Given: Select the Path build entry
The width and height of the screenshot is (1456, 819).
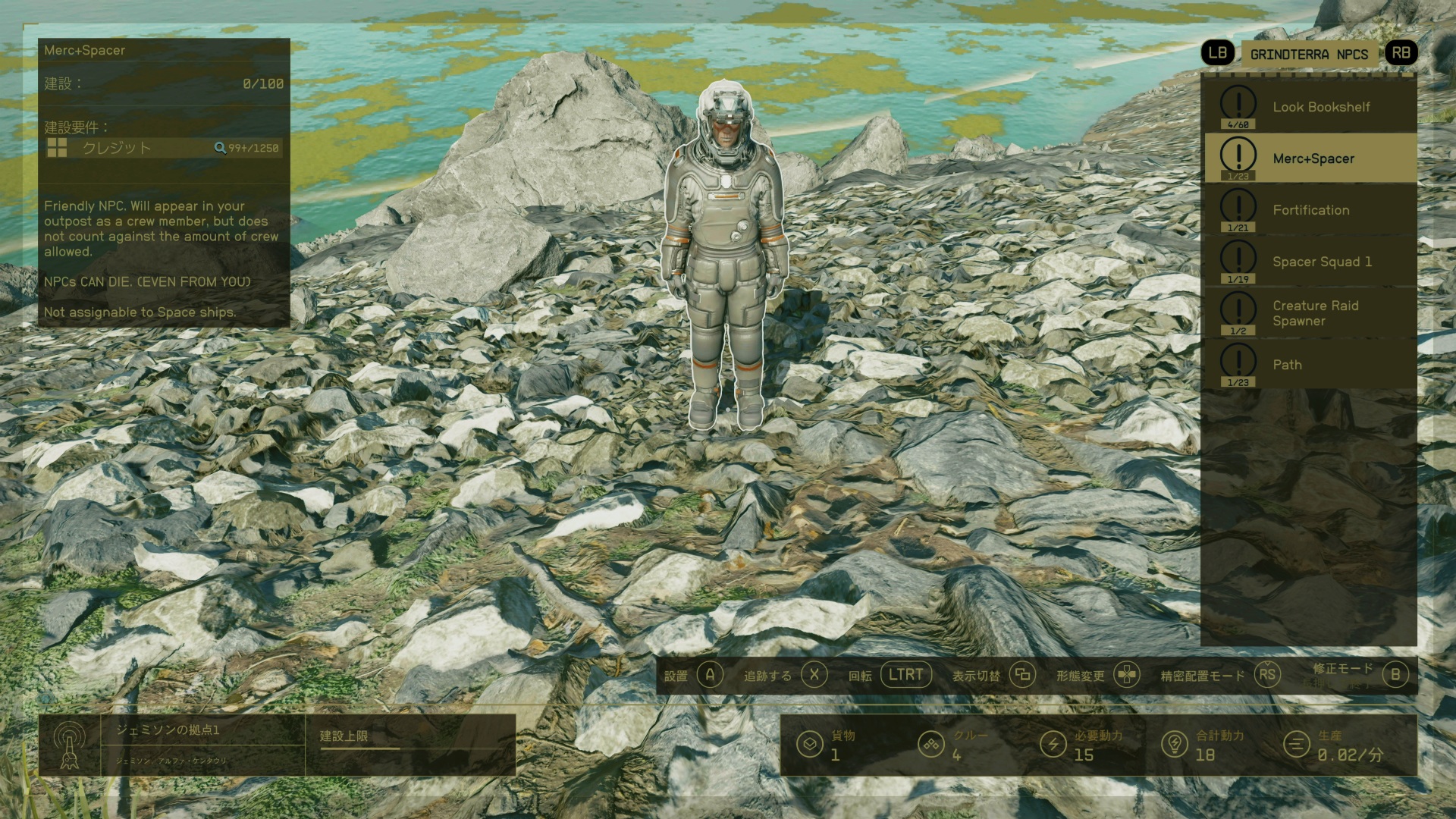Looking at the screenshot, I should coord(1310,365).
